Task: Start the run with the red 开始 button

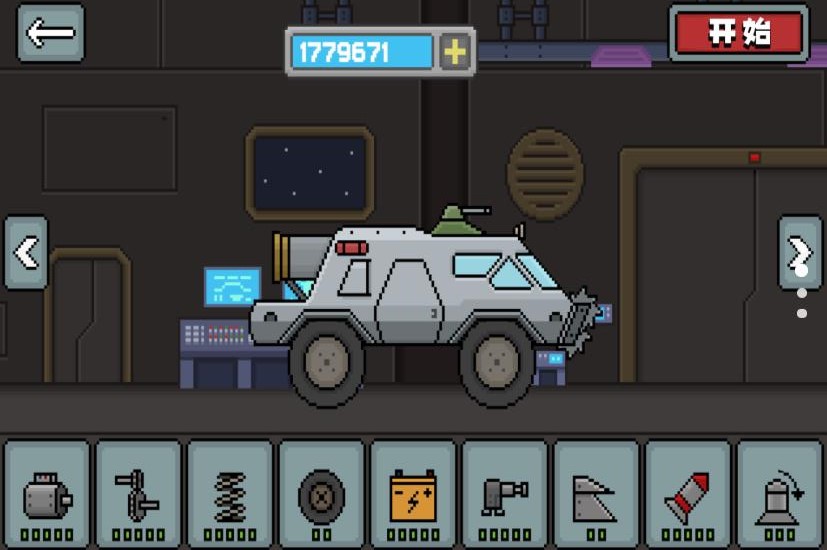Action: pos(740,33)
